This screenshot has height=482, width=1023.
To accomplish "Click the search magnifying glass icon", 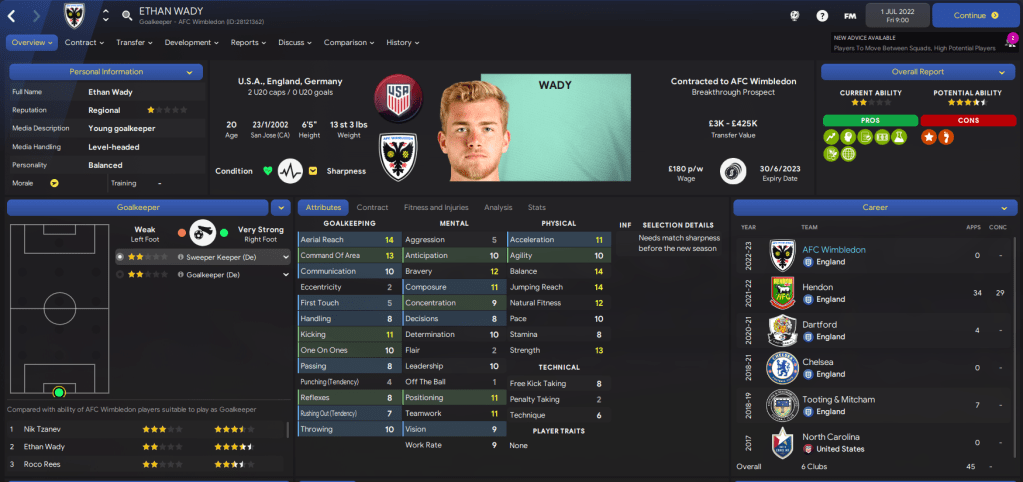I will click(127, 16).
